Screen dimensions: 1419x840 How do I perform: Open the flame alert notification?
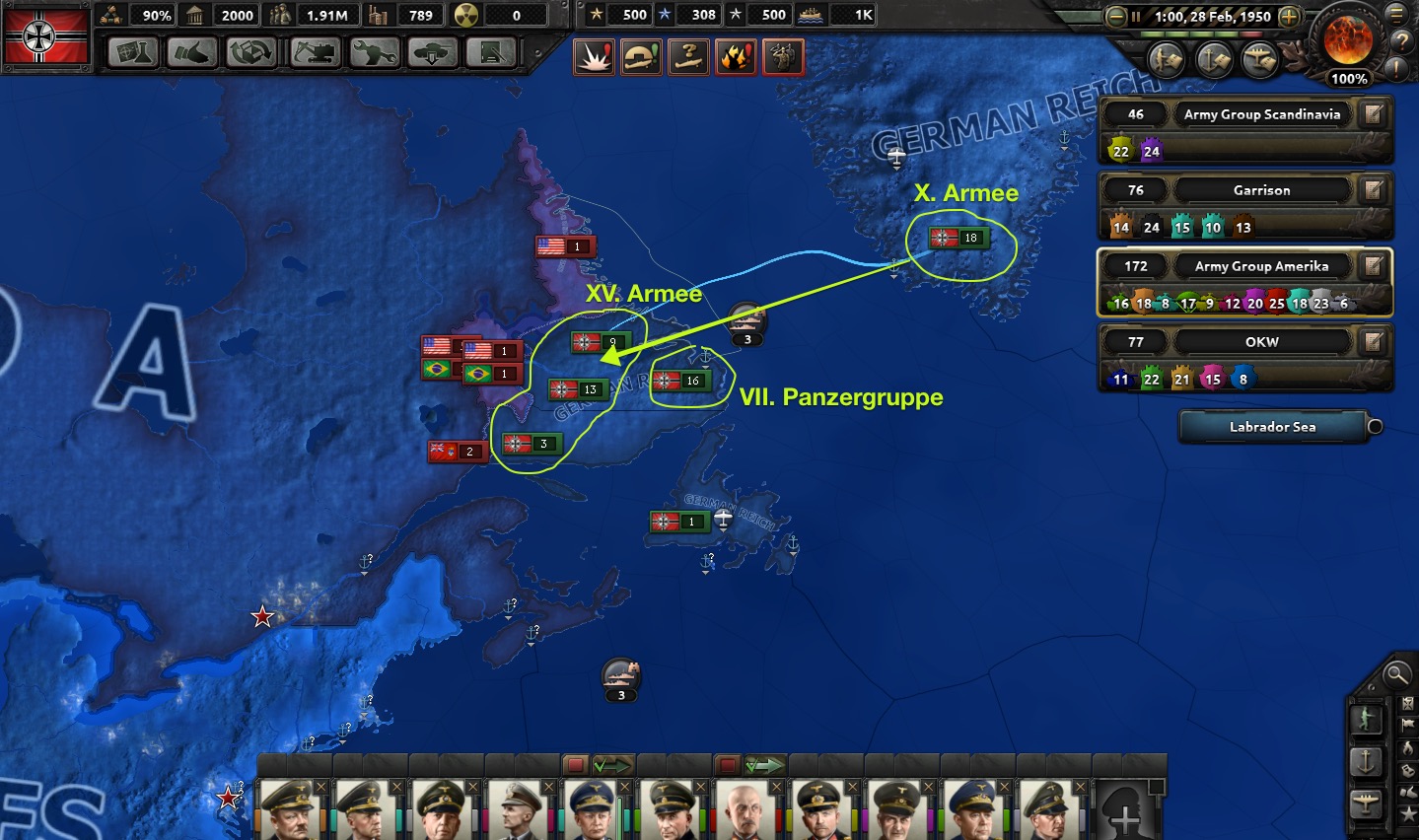click(x=736, y=57)
